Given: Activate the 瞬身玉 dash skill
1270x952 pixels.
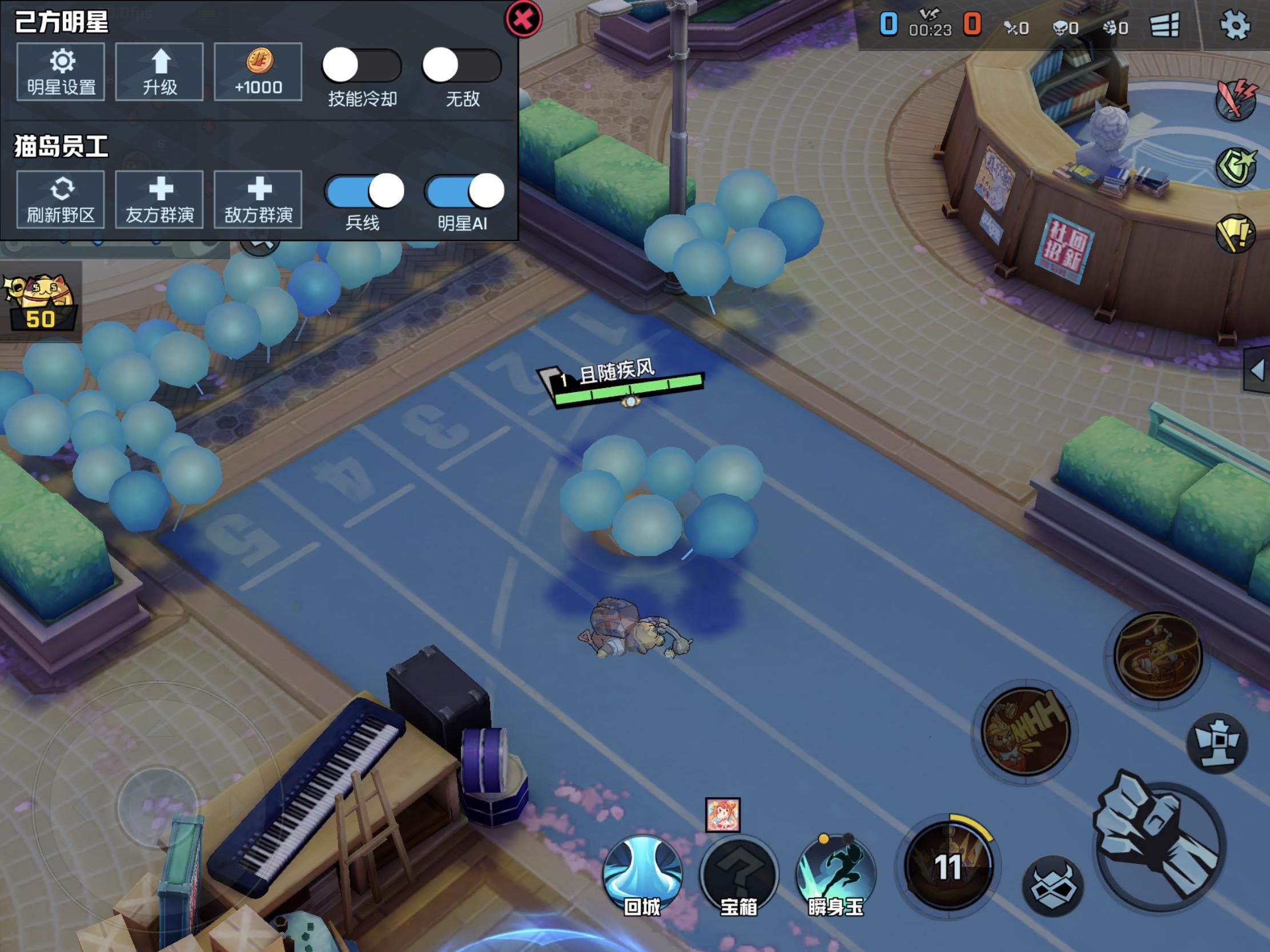Looking at the screenshot, I should pyautogui.click(x=835, y=874).
